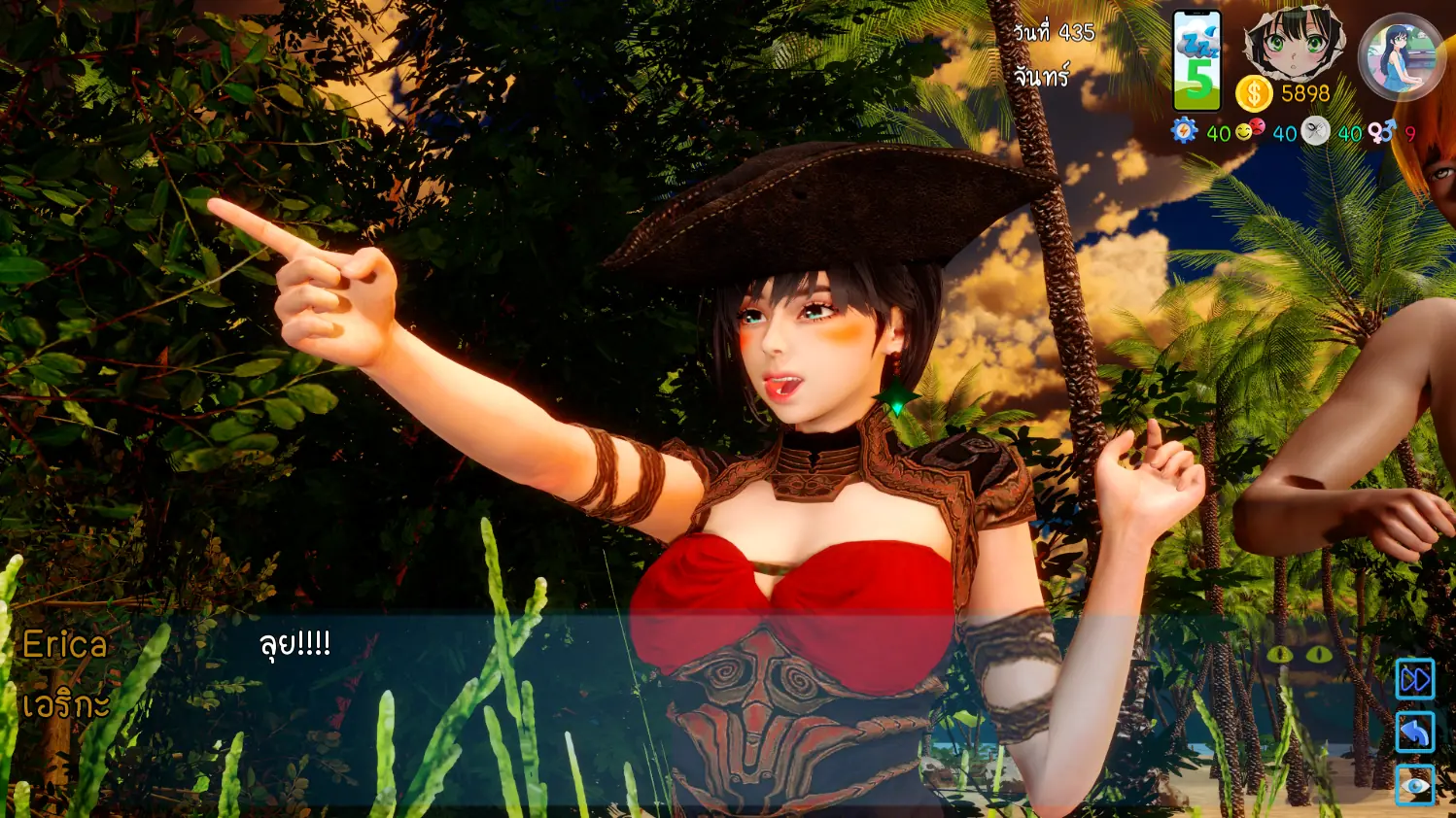Viewport: 1456px width, 818px height.
Task: Open the round bubble portrait of the blue-haired girl
Action: point(1401,57)
